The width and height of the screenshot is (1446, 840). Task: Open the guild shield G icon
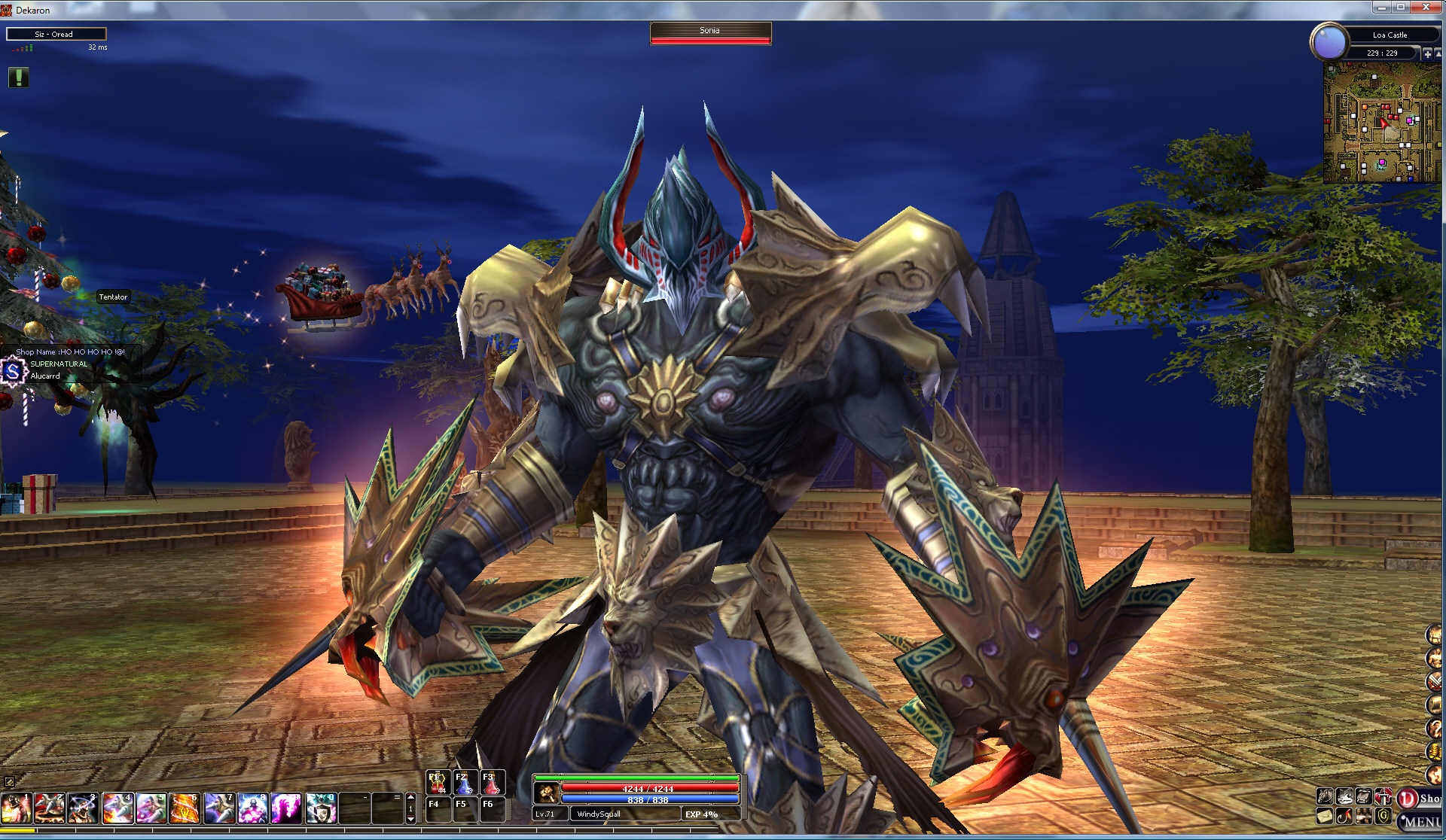[1383, 816]
